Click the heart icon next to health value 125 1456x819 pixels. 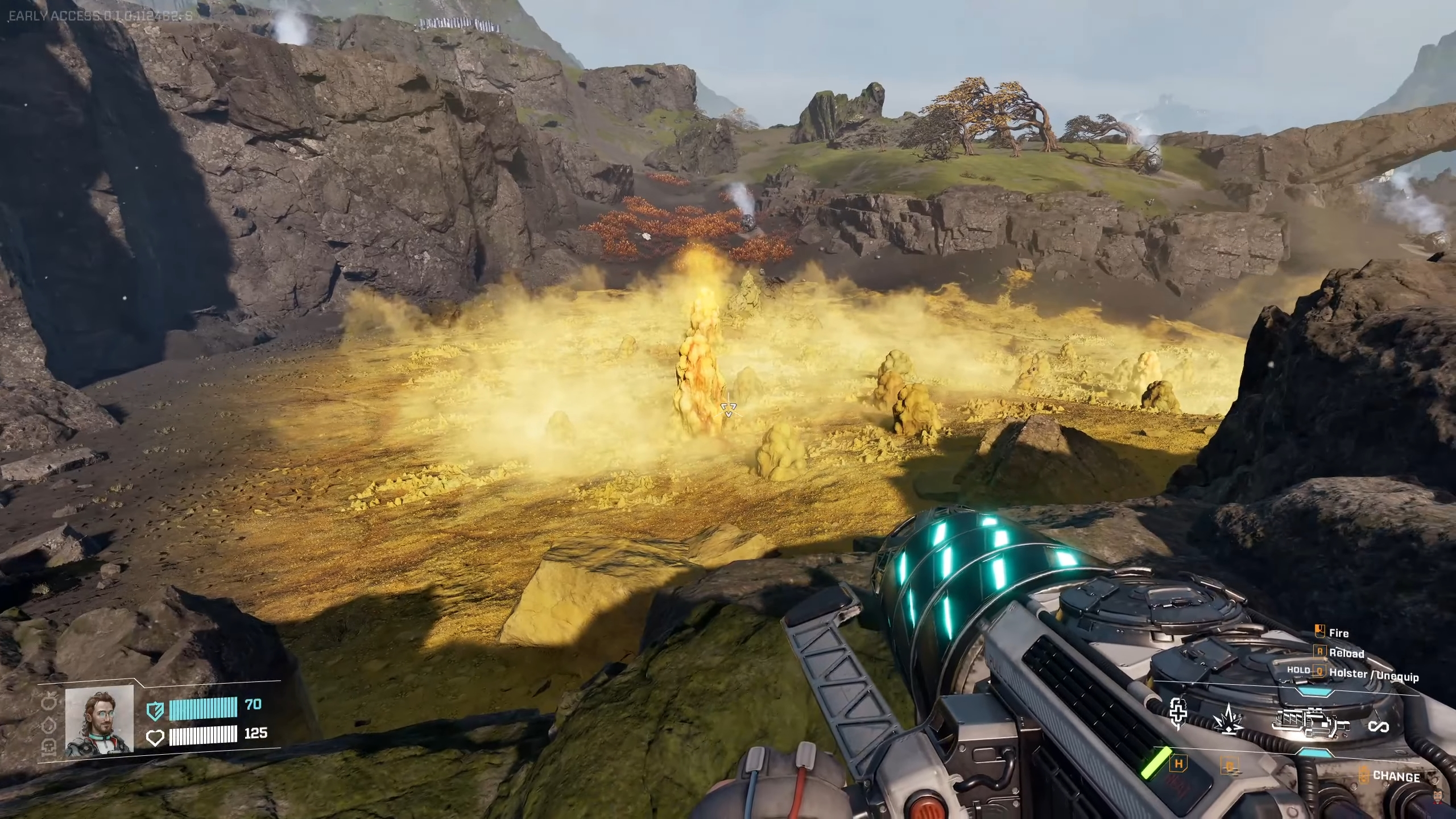point(155,739)
